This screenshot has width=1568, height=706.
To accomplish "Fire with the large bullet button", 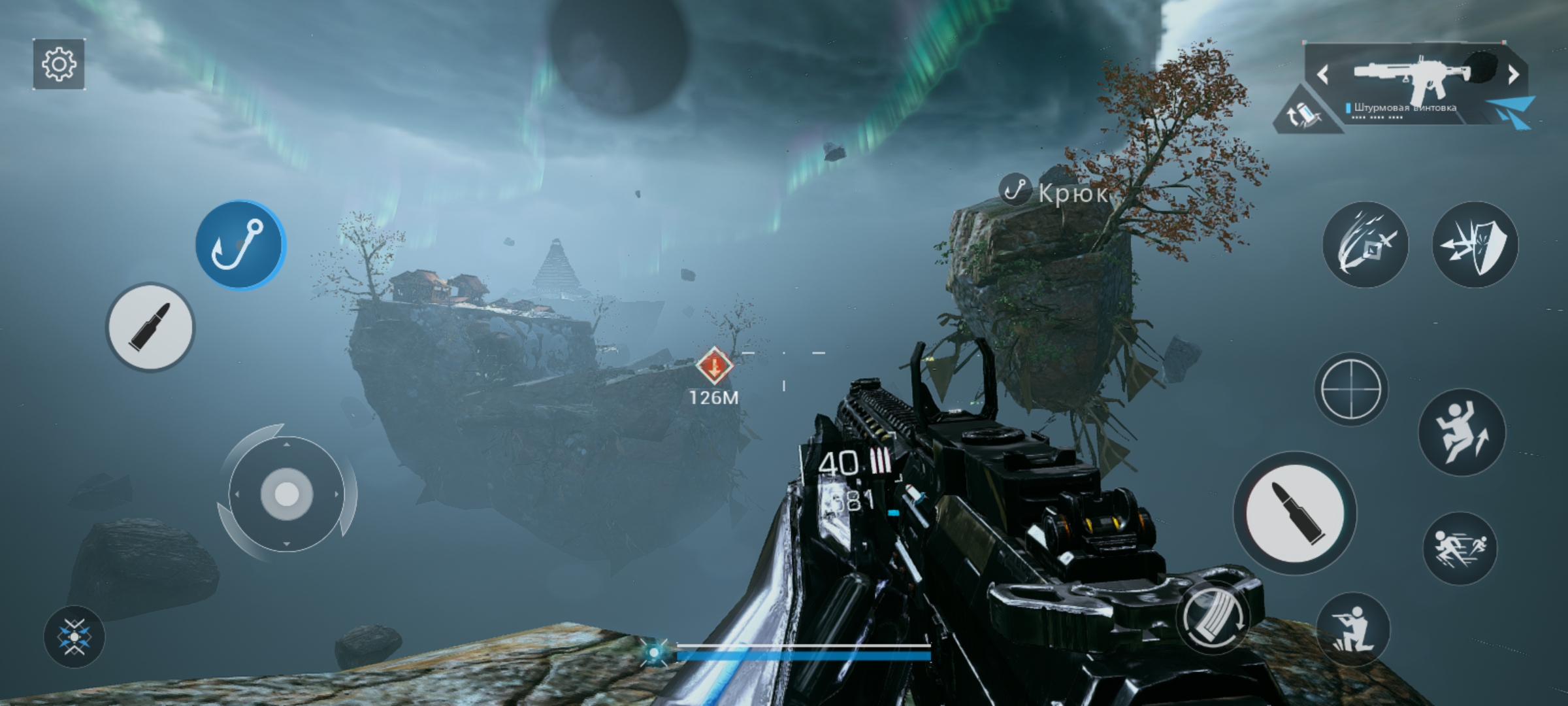I will (1294, 513).
